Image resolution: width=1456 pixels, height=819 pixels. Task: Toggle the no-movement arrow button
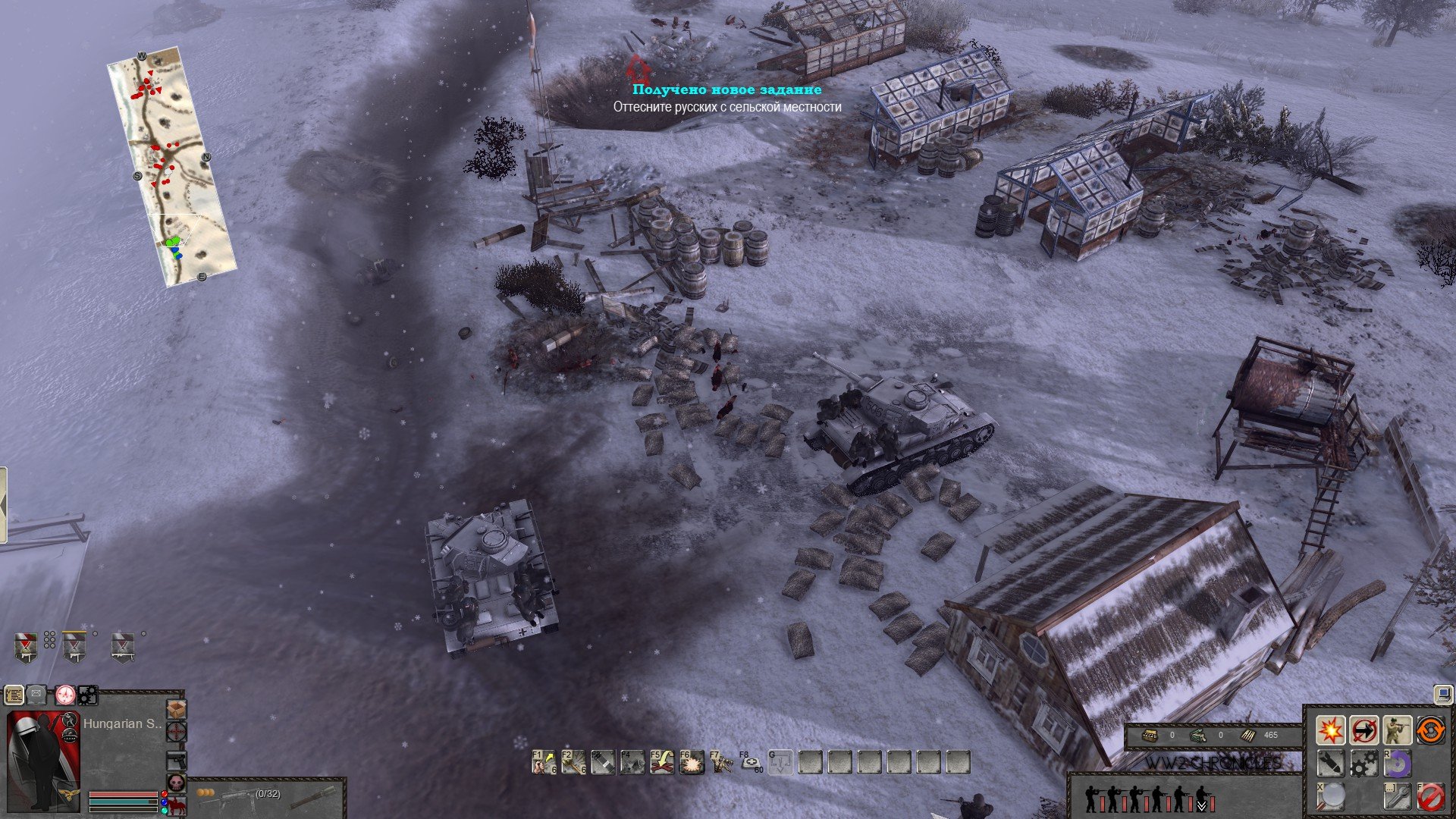[1363, 730]
